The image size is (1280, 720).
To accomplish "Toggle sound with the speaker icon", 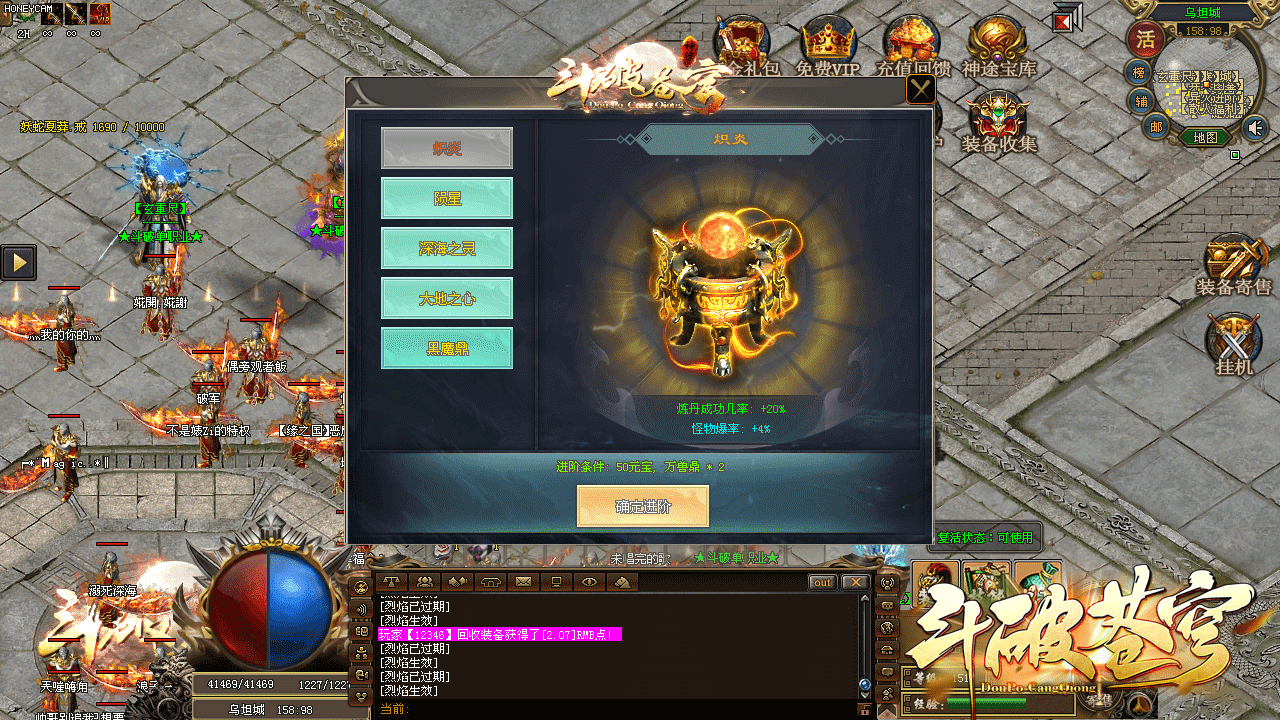I will tap(1255, 127).
